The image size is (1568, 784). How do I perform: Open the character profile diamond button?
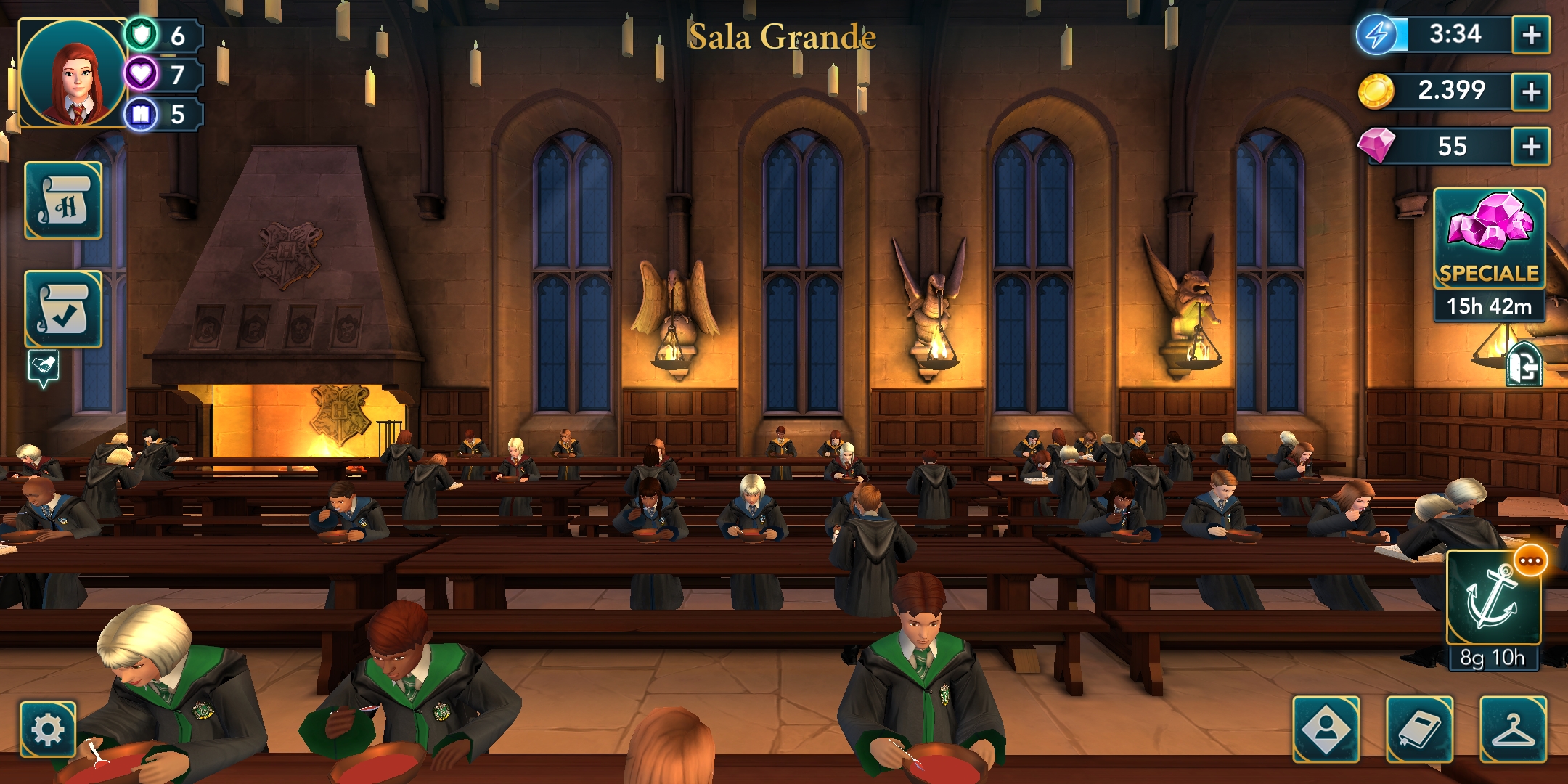[1326, 730]
